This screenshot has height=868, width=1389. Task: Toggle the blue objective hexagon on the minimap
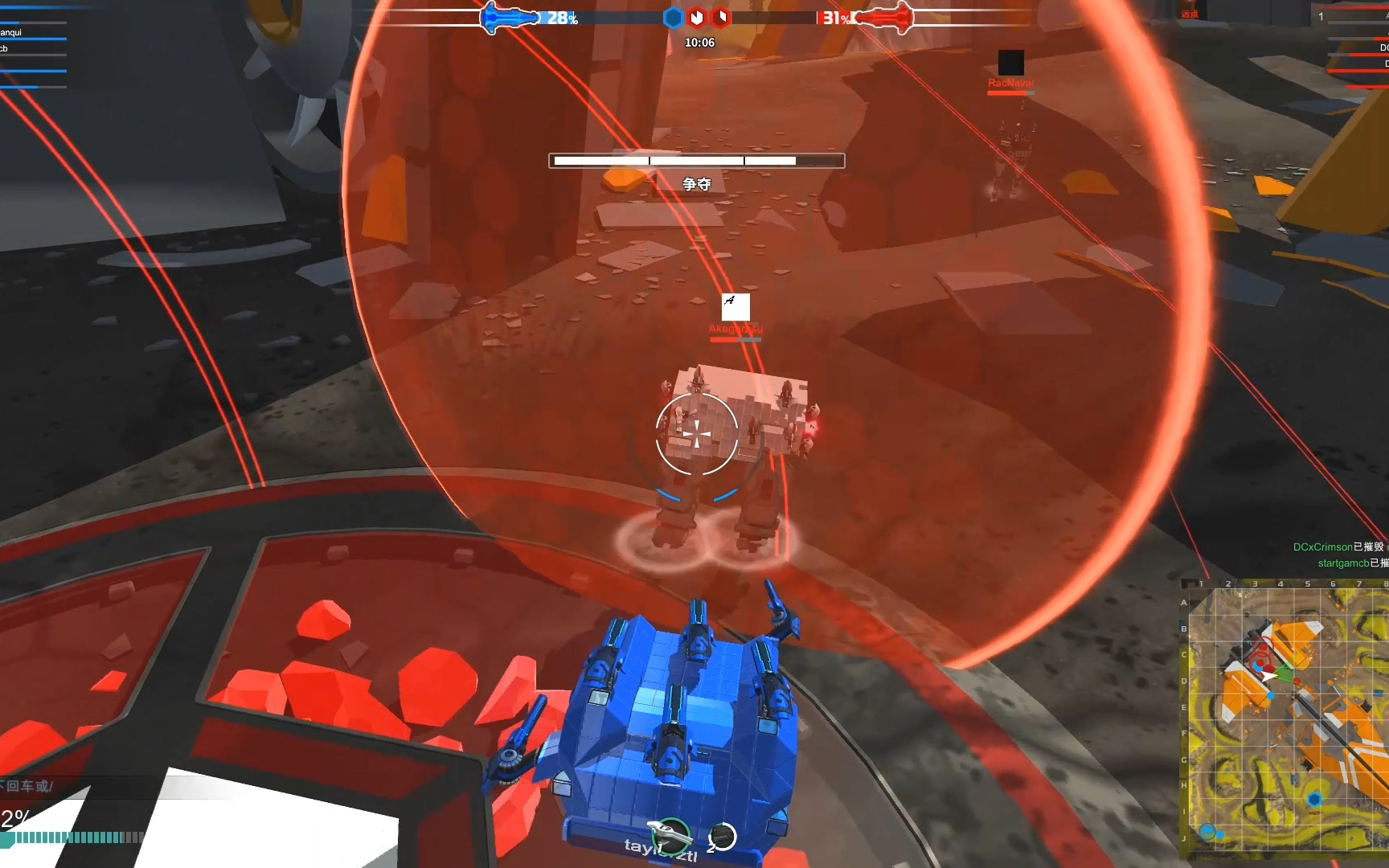1314,800
